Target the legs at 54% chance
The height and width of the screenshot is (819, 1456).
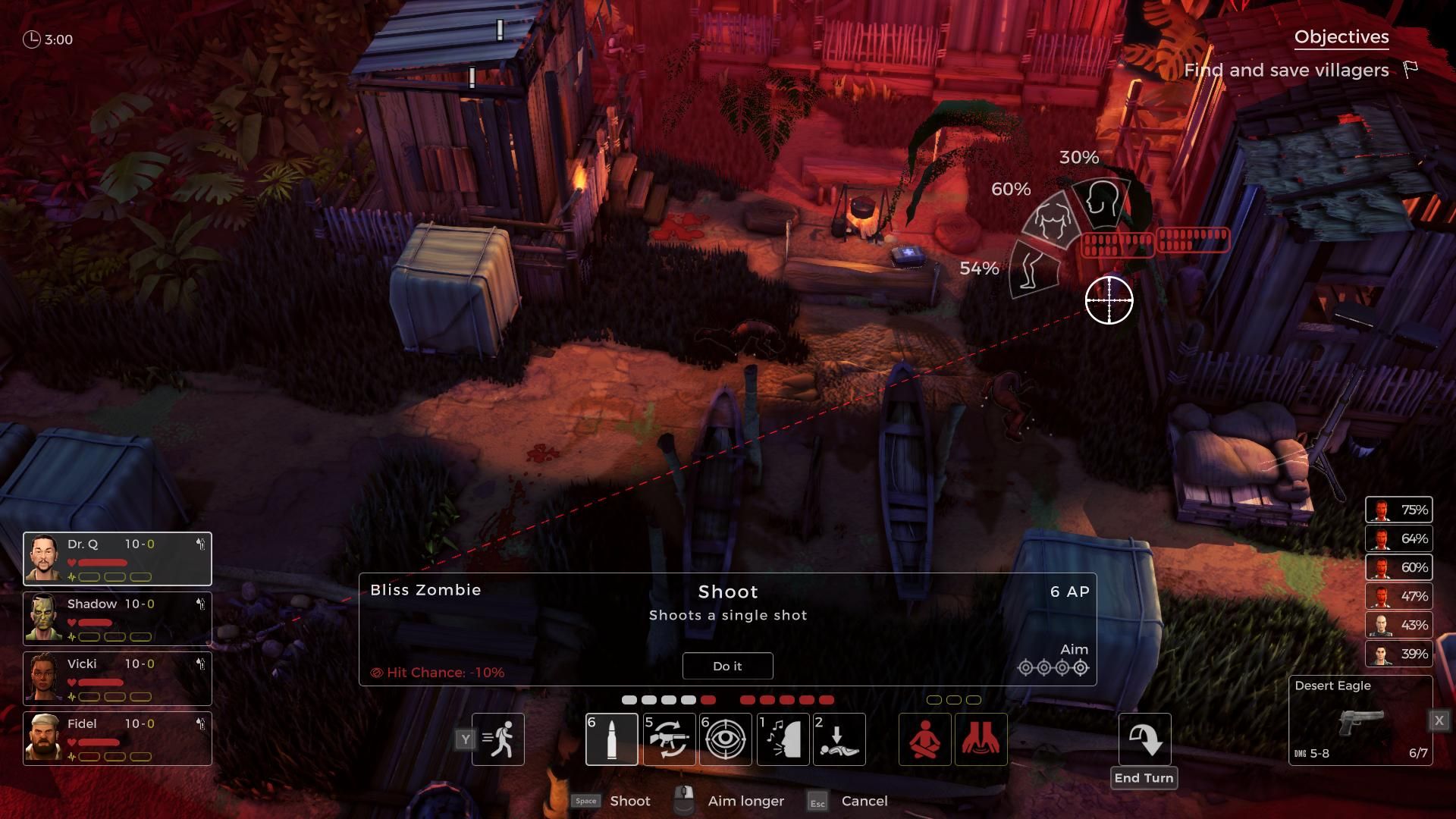[1033, 269]
